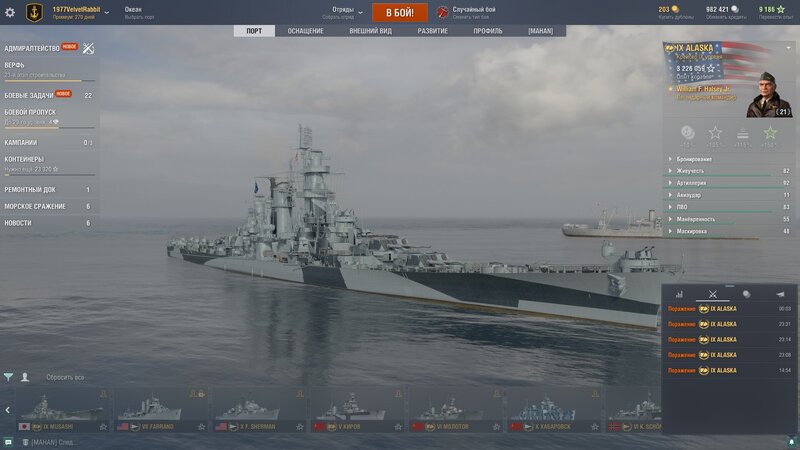Screen dimensions: 800x450
Task: Show the ПРОФИЛЬ tab
Action: 488,31
